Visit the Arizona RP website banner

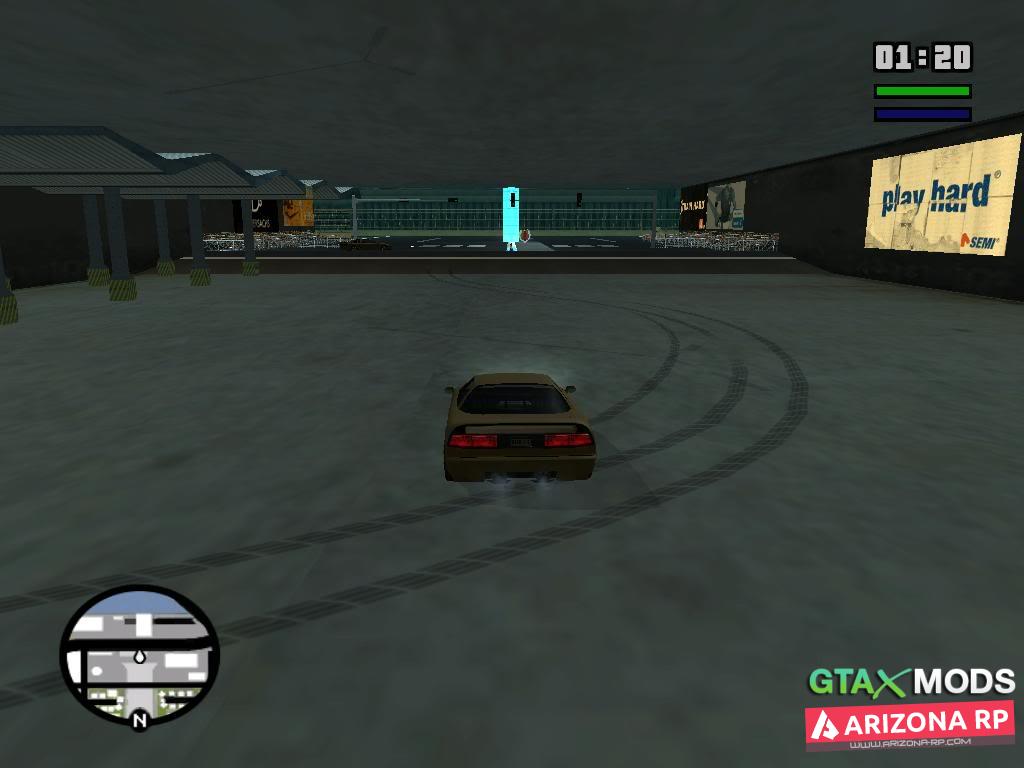click(910, 726)
